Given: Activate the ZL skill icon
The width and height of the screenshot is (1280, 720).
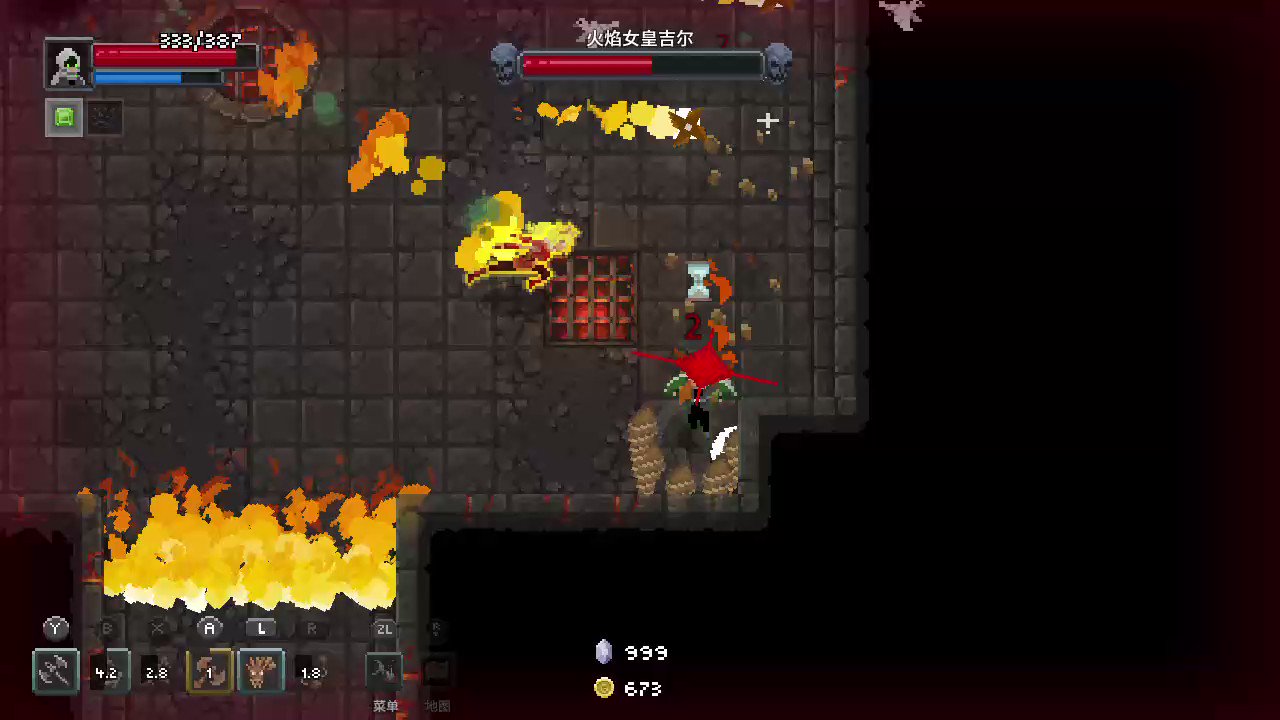Looking at the screenshot, I should point(385,671).
